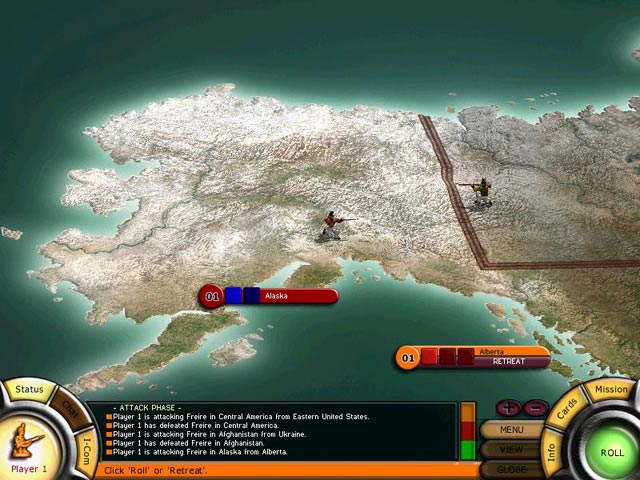Open the Chat panel
The width and height of the screenshot is (640, 480).
pyautogui.click(x=70, y=409)
